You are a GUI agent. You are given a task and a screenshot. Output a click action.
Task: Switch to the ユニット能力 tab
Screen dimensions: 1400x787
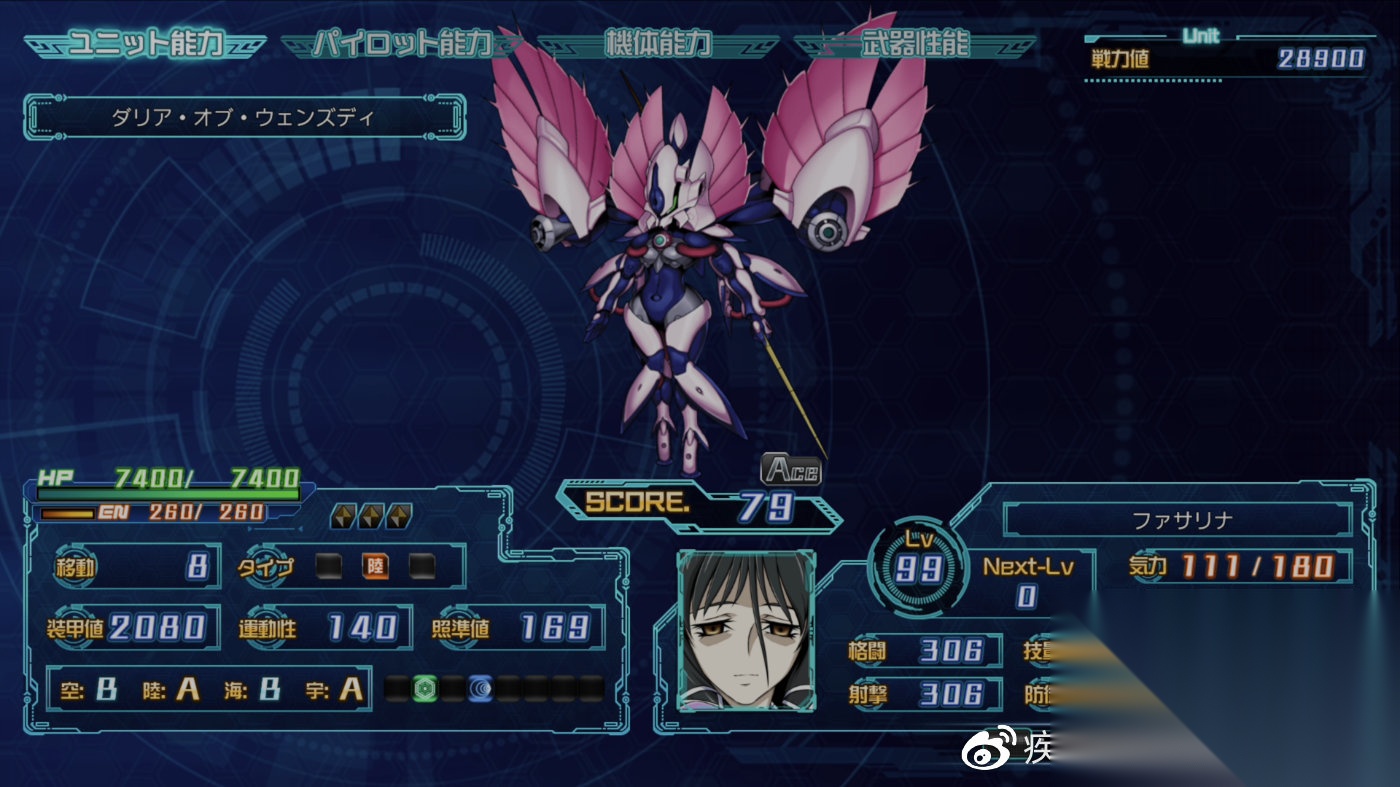point(145,45)
